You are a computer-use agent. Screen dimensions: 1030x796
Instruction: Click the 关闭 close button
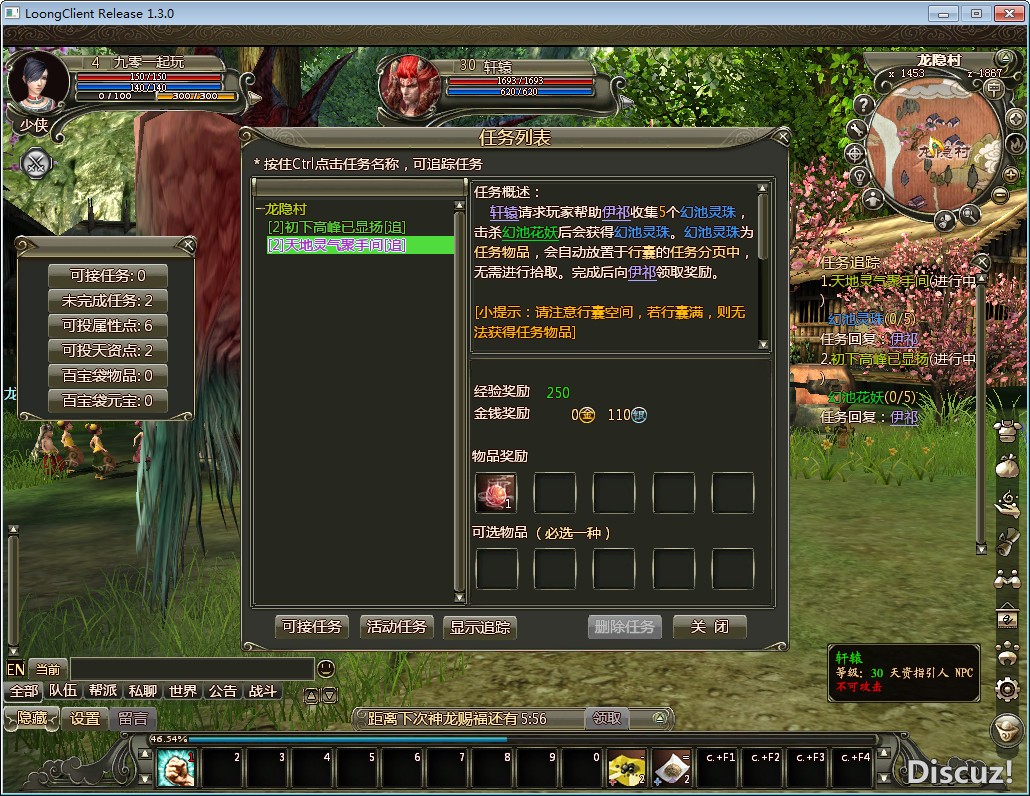pyautogui.click(x=709, y=627)
